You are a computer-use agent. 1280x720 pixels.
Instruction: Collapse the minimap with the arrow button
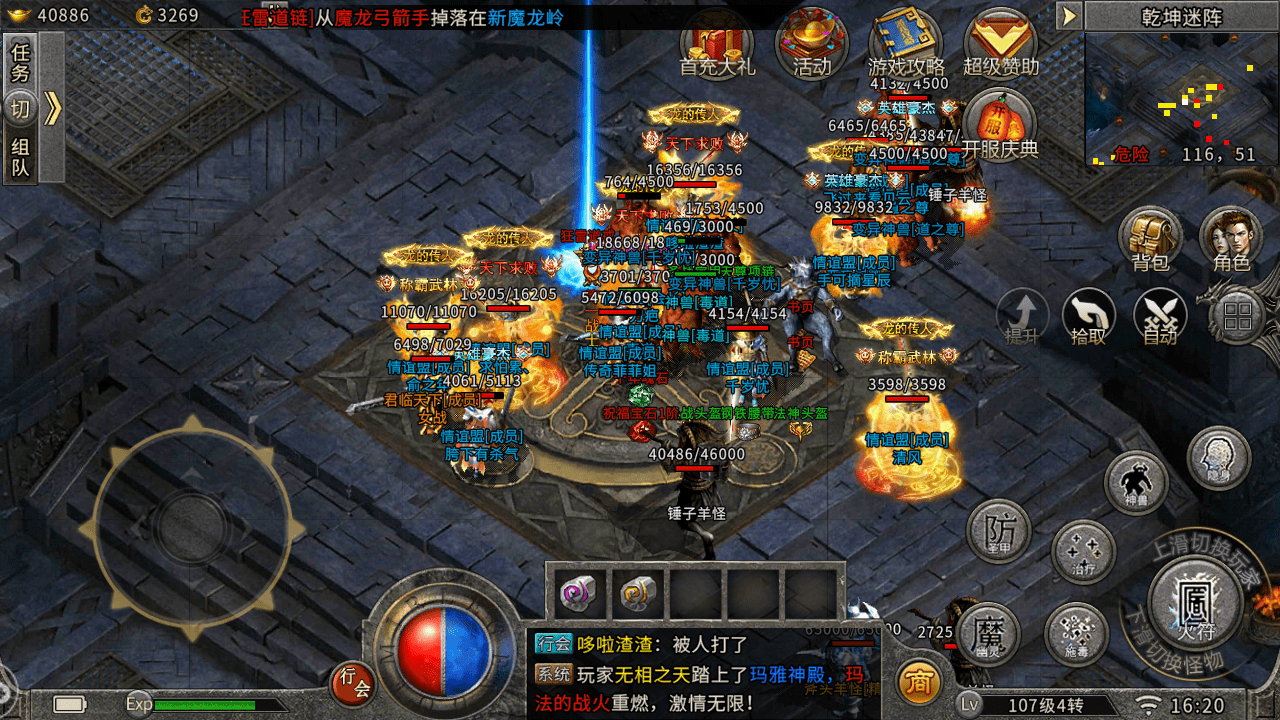point(1069,16)
